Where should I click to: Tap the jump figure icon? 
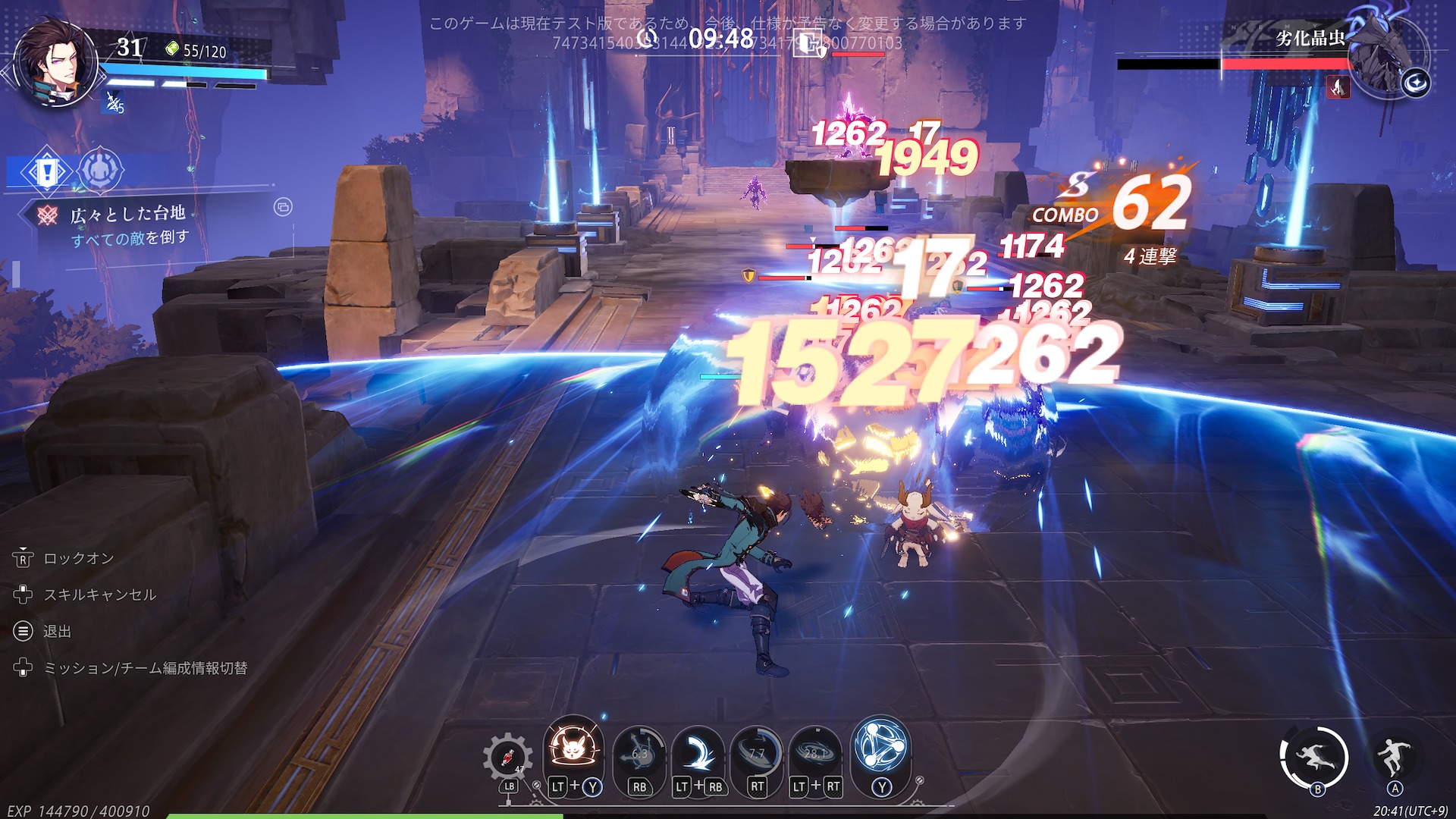click(1394, 755)
